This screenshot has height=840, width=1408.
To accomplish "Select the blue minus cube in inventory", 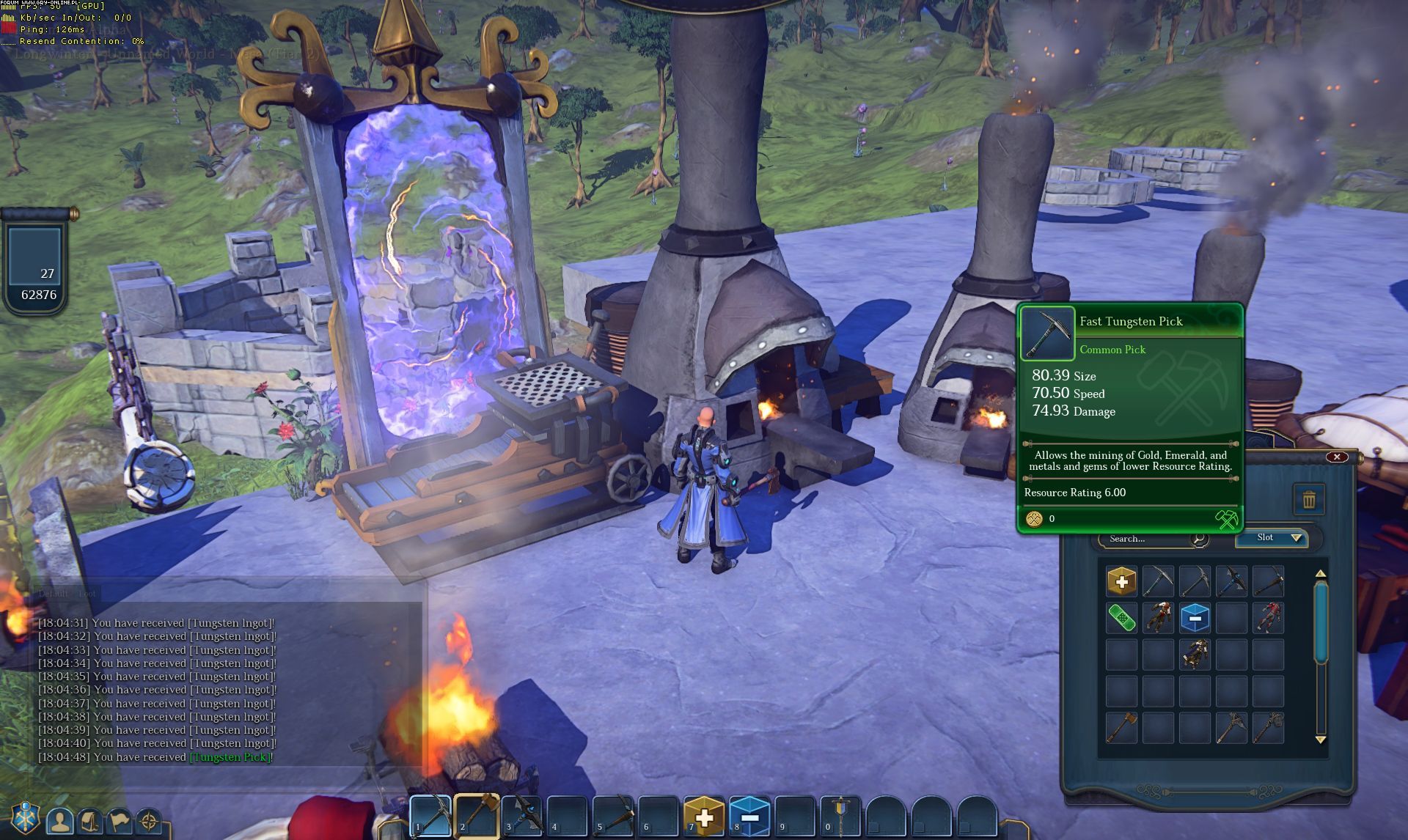I will (x=1195, y=618).
